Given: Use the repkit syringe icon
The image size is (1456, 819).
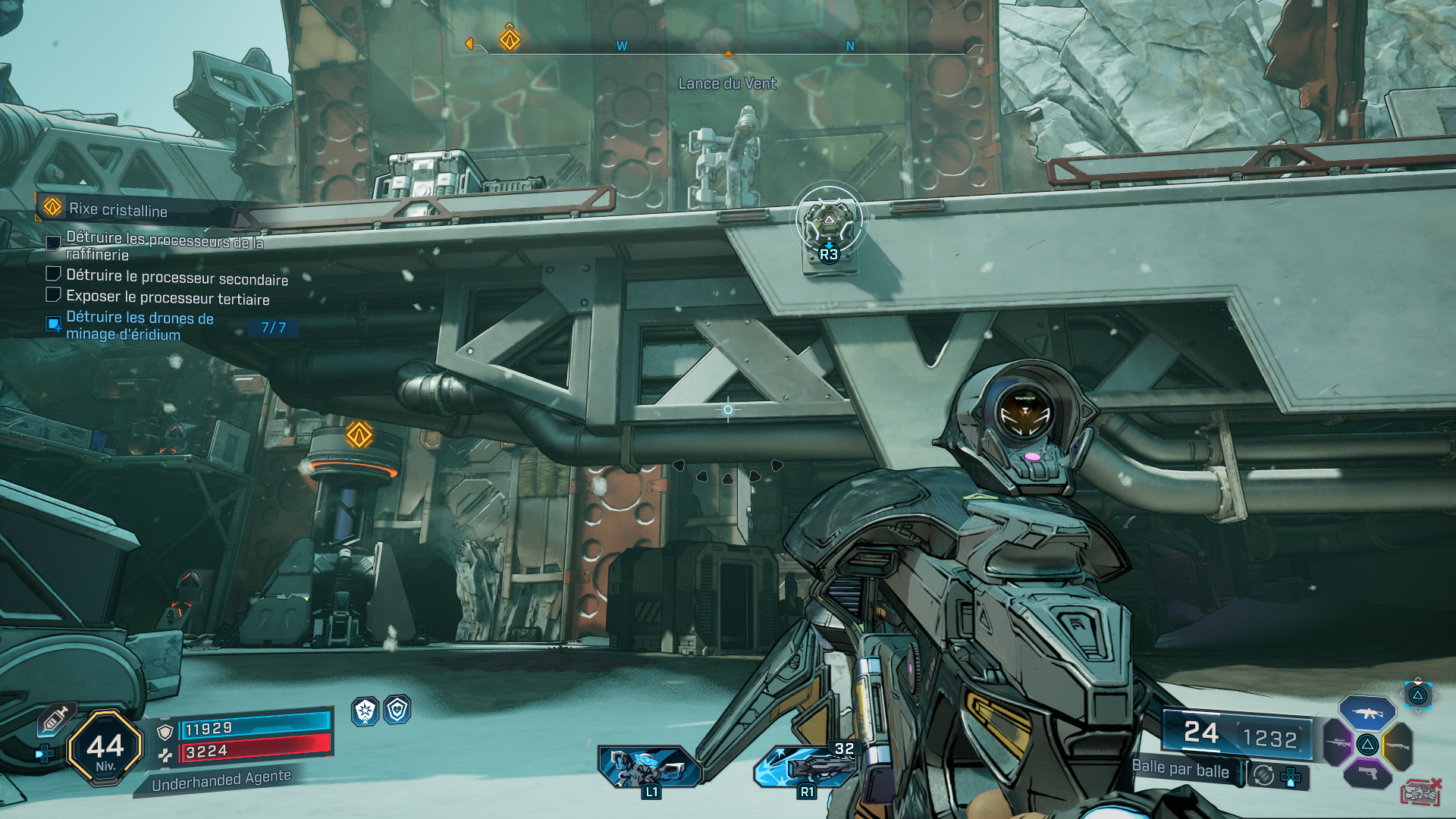Looking at the screenshot, I should point(55,718).
